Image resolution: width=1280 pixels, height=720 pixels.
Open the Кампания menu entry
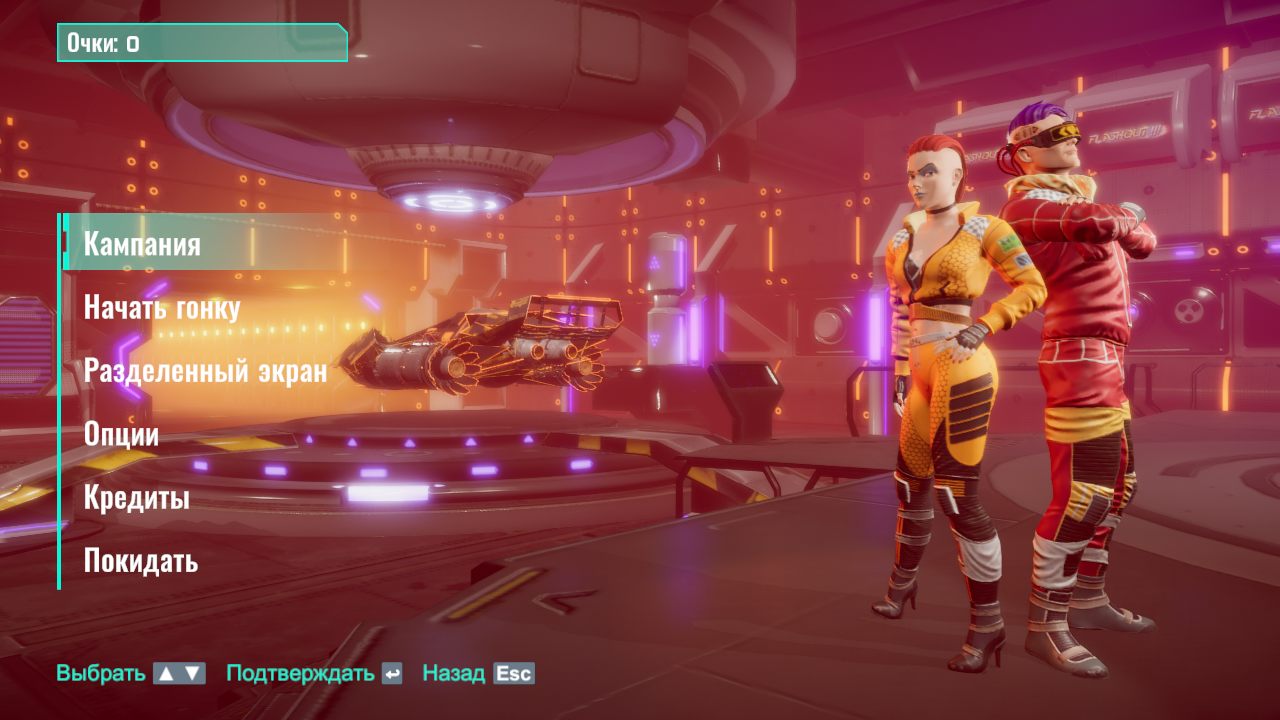click(x=142, y=244)
